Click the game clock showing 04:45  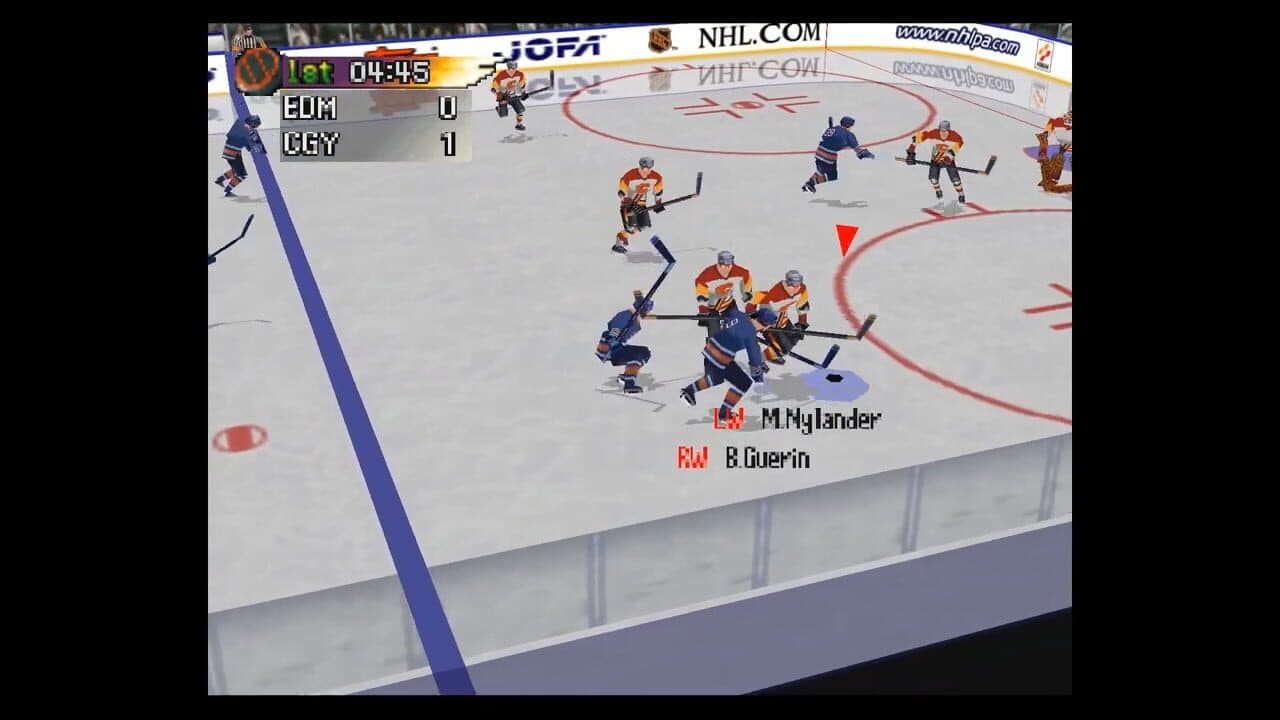[x=391, y=71]
